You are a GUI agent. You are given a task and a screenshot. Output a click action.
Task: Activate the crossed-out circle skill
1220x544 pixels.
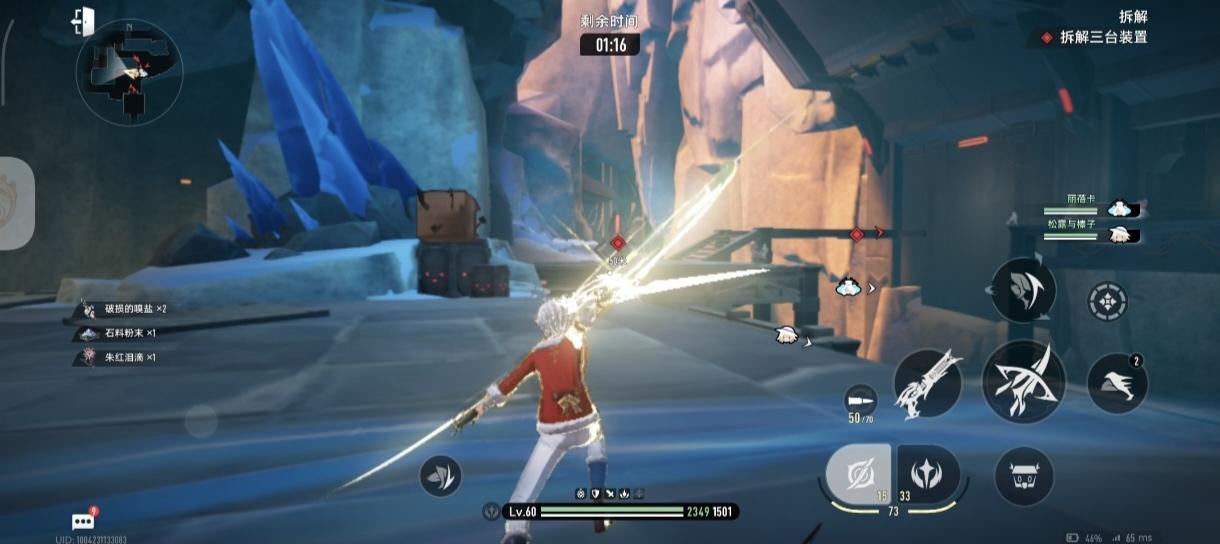[x=858, y=473]
